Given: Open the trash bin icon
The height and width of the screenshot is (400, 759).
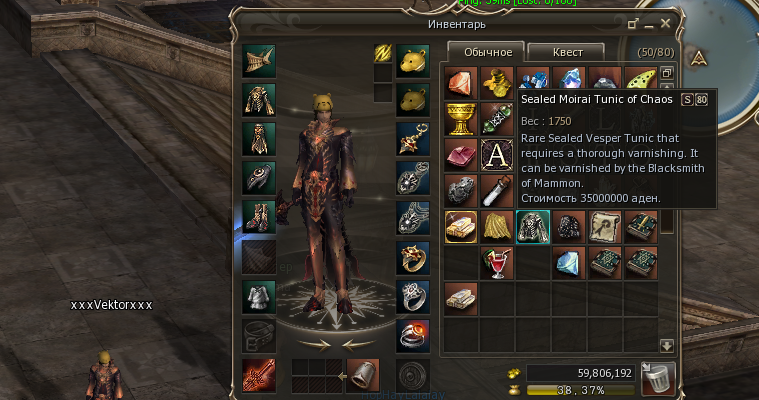Looking at the screenshot, I should click(x=660, y=379).
